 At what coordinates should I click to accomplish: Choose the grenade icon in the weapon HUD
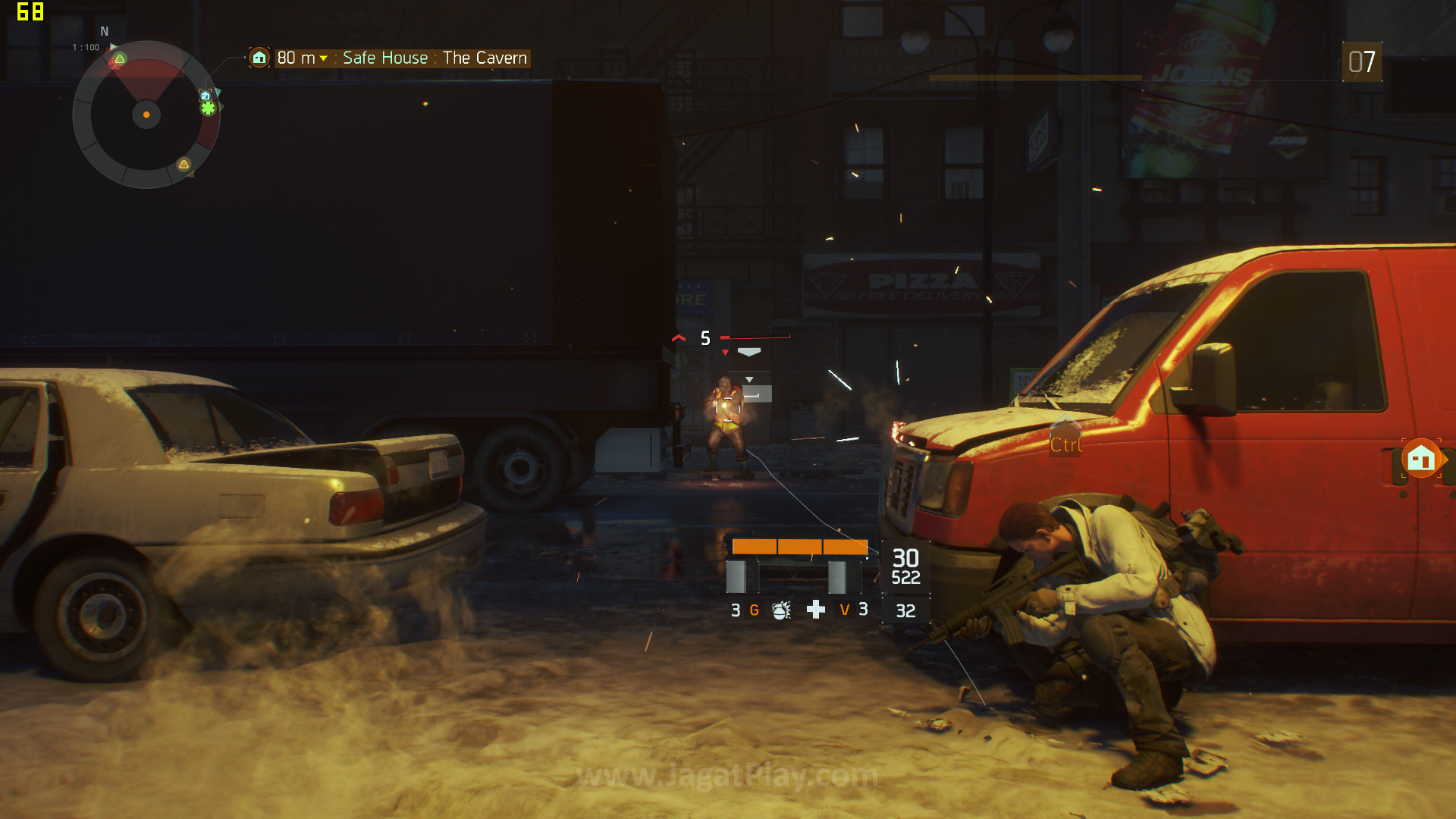(781, 610)
